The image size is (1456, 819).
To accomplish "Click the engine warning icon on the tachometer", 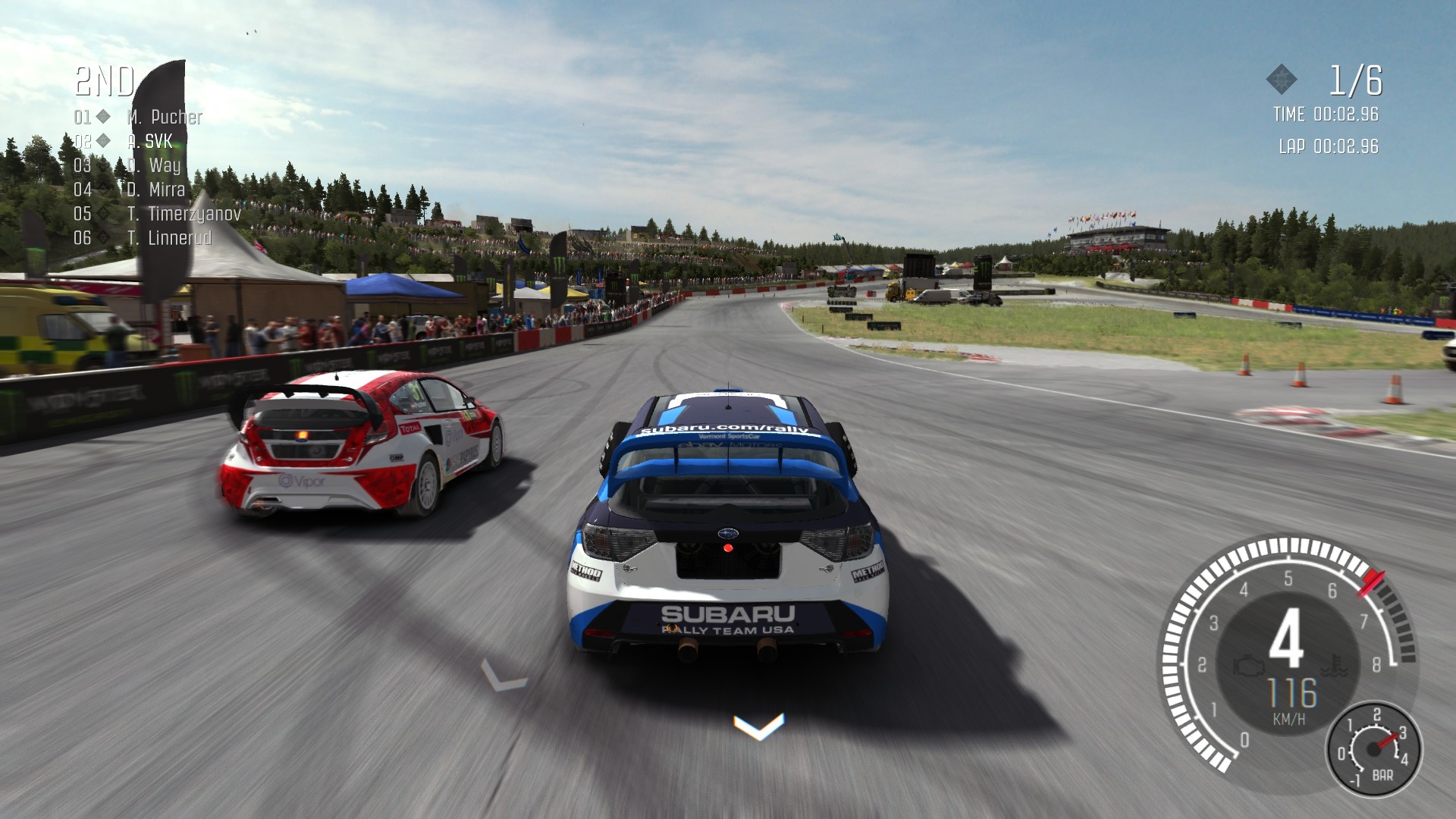I will 1248,666.
